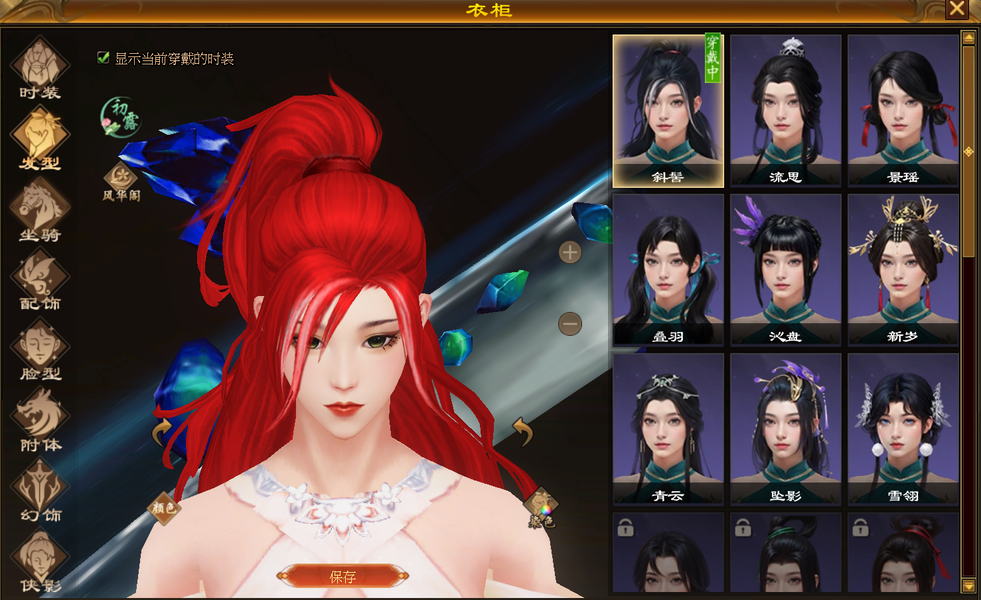The height and width of the screenshot is (600, 981).
Task: Select the 配饰 accessories tab
Action: pos(40,280)
